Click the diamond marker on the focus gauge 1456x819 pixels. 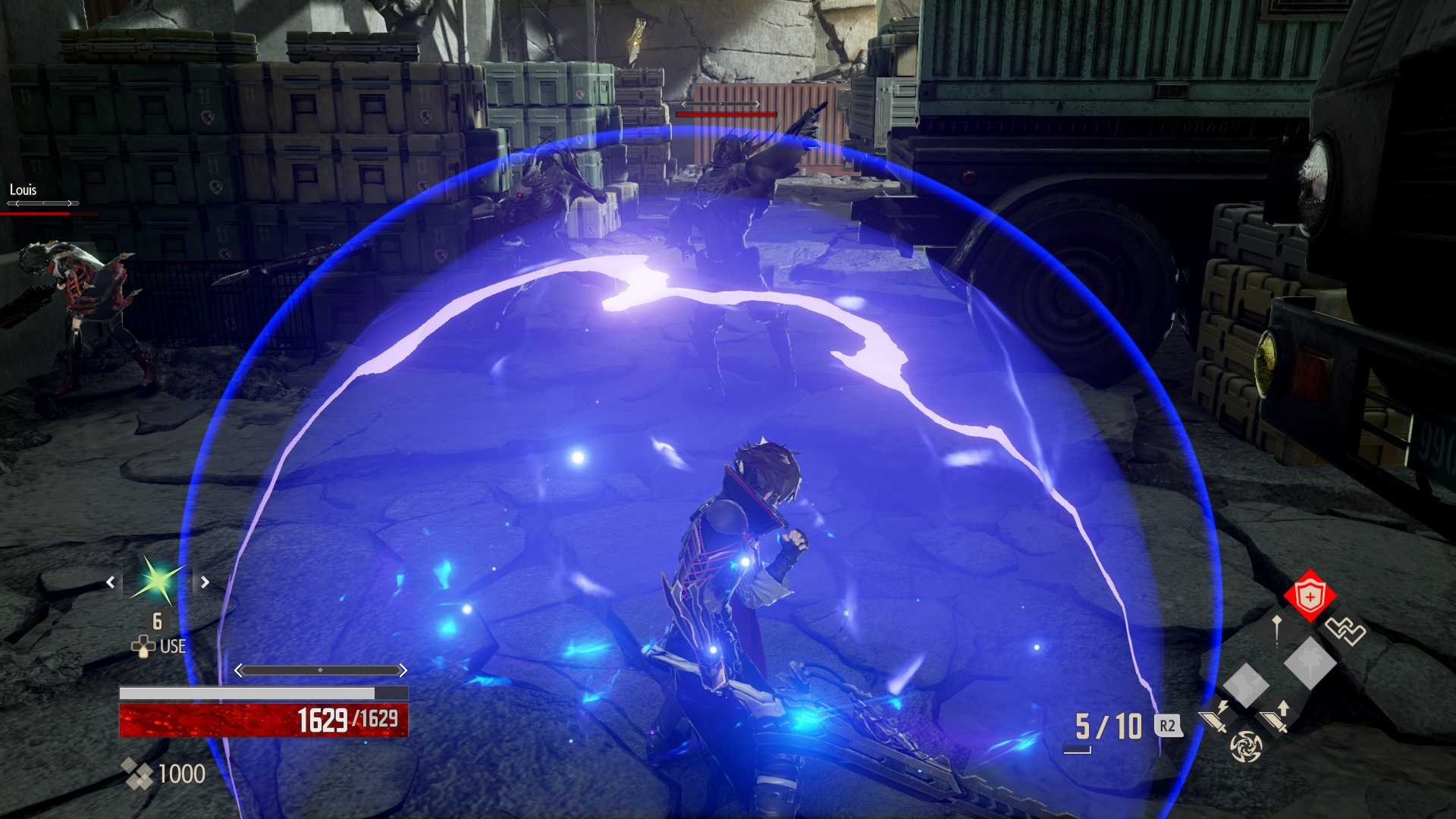(321, 670)
